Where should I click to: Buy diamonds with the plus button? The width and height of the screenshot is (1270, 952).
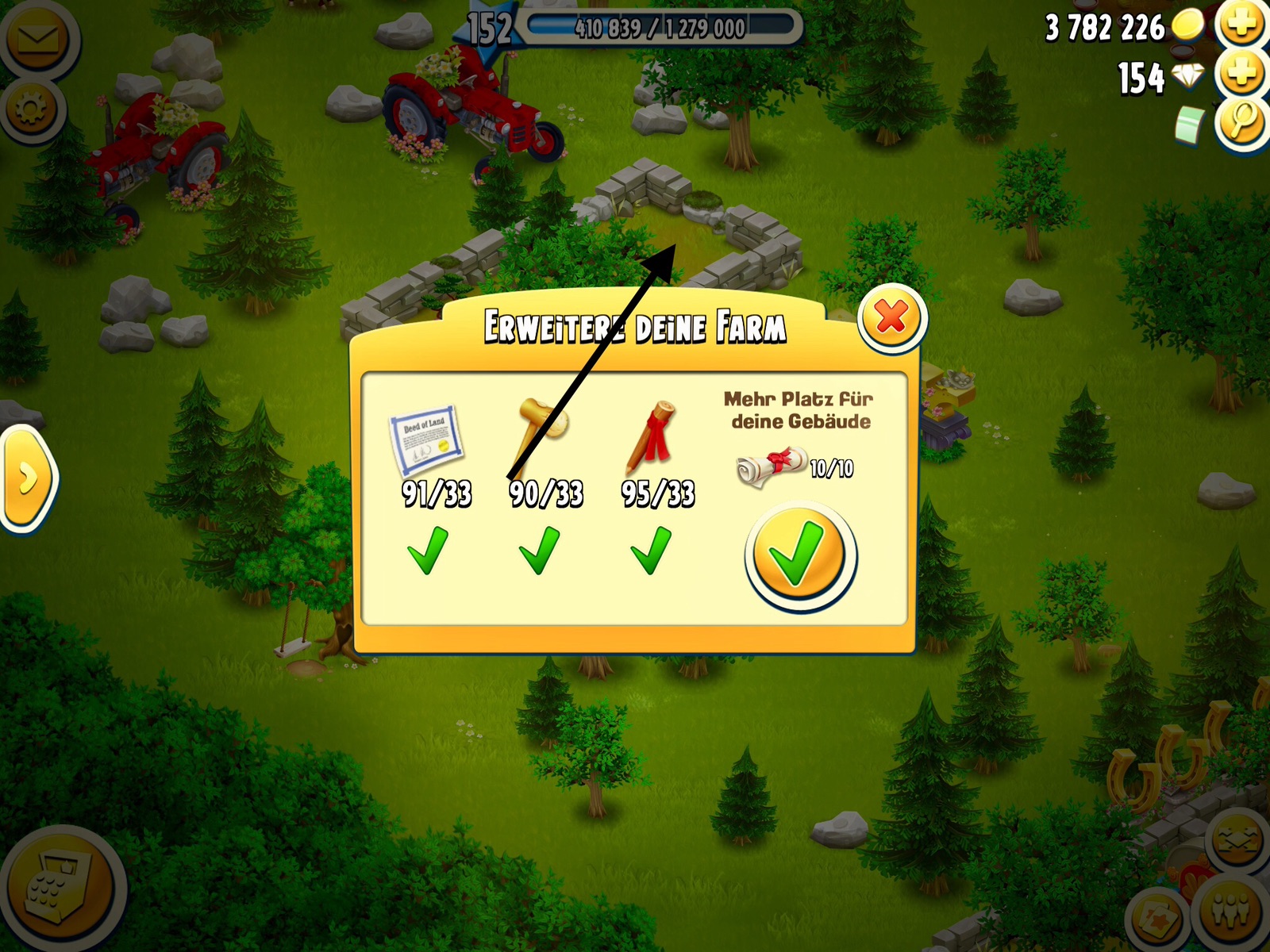point(1243,75)
